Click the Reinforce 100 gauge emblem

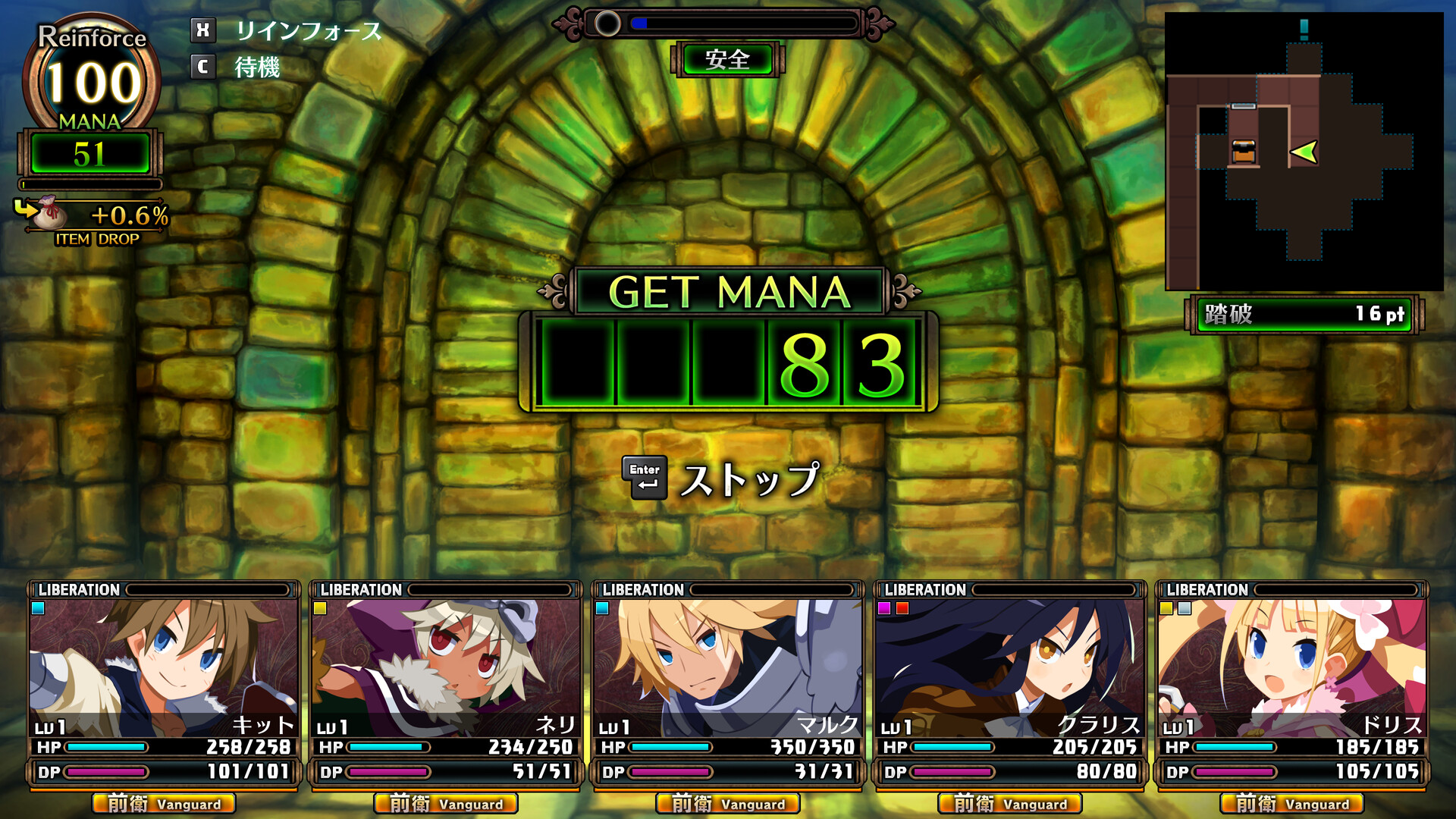[x=92, y=77]
